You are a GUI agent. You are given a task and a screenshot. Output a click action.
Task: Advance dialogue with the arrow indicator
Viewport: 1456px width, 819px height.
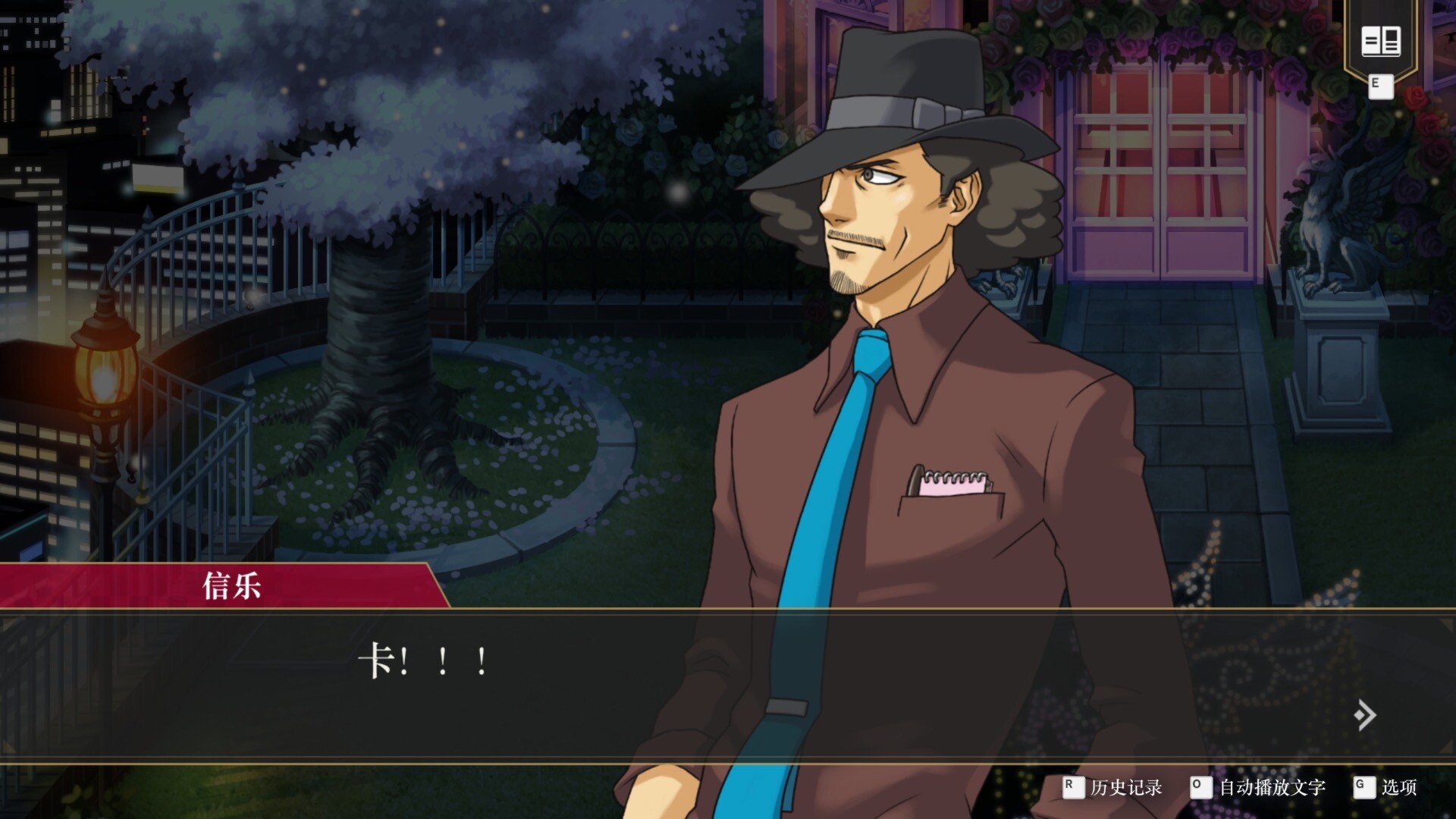pos(1364,714)
